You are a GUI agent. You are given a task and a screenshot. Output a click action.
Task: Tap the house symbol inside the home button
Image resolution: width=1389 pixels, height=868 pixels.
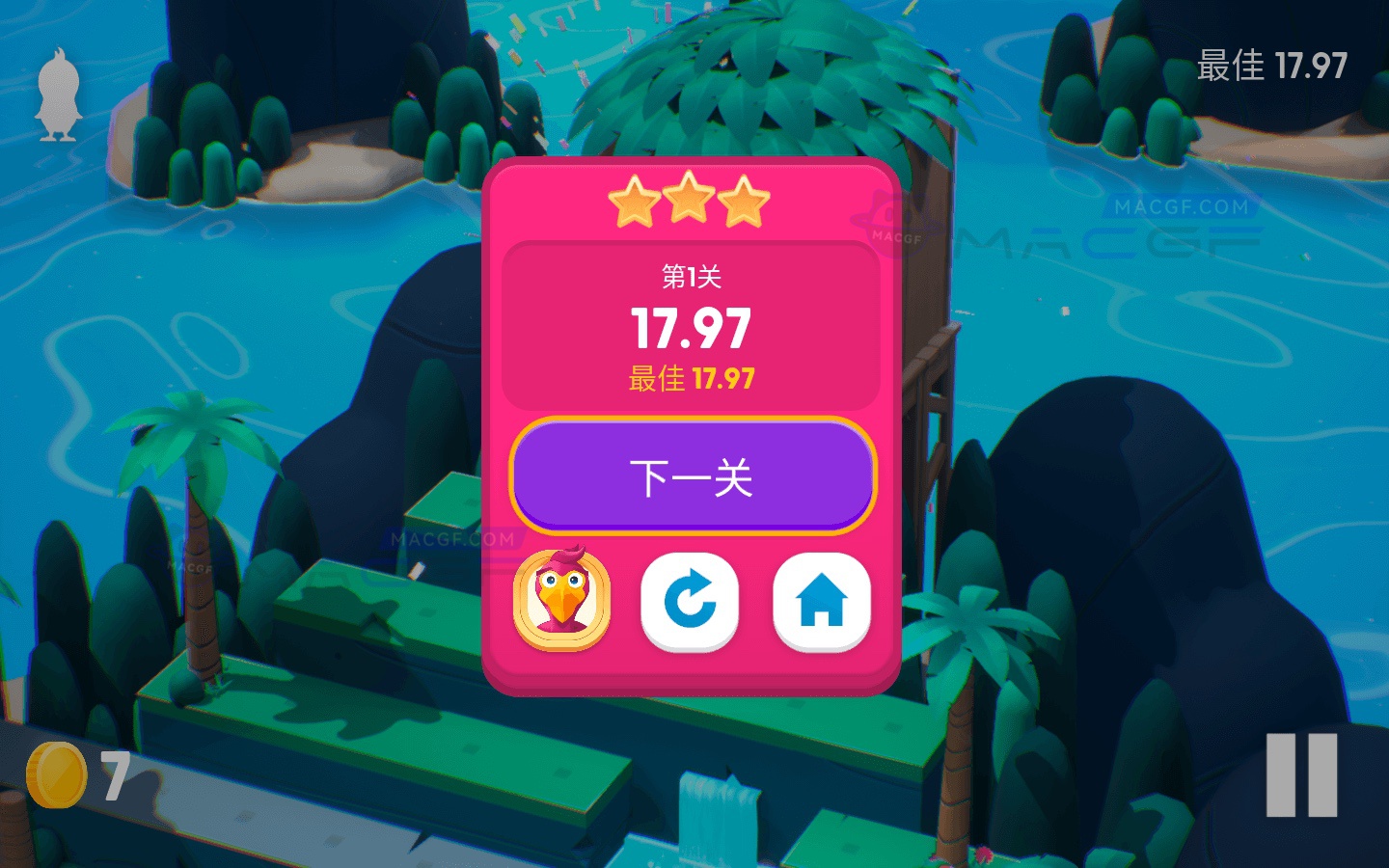(x=821, y=600)
